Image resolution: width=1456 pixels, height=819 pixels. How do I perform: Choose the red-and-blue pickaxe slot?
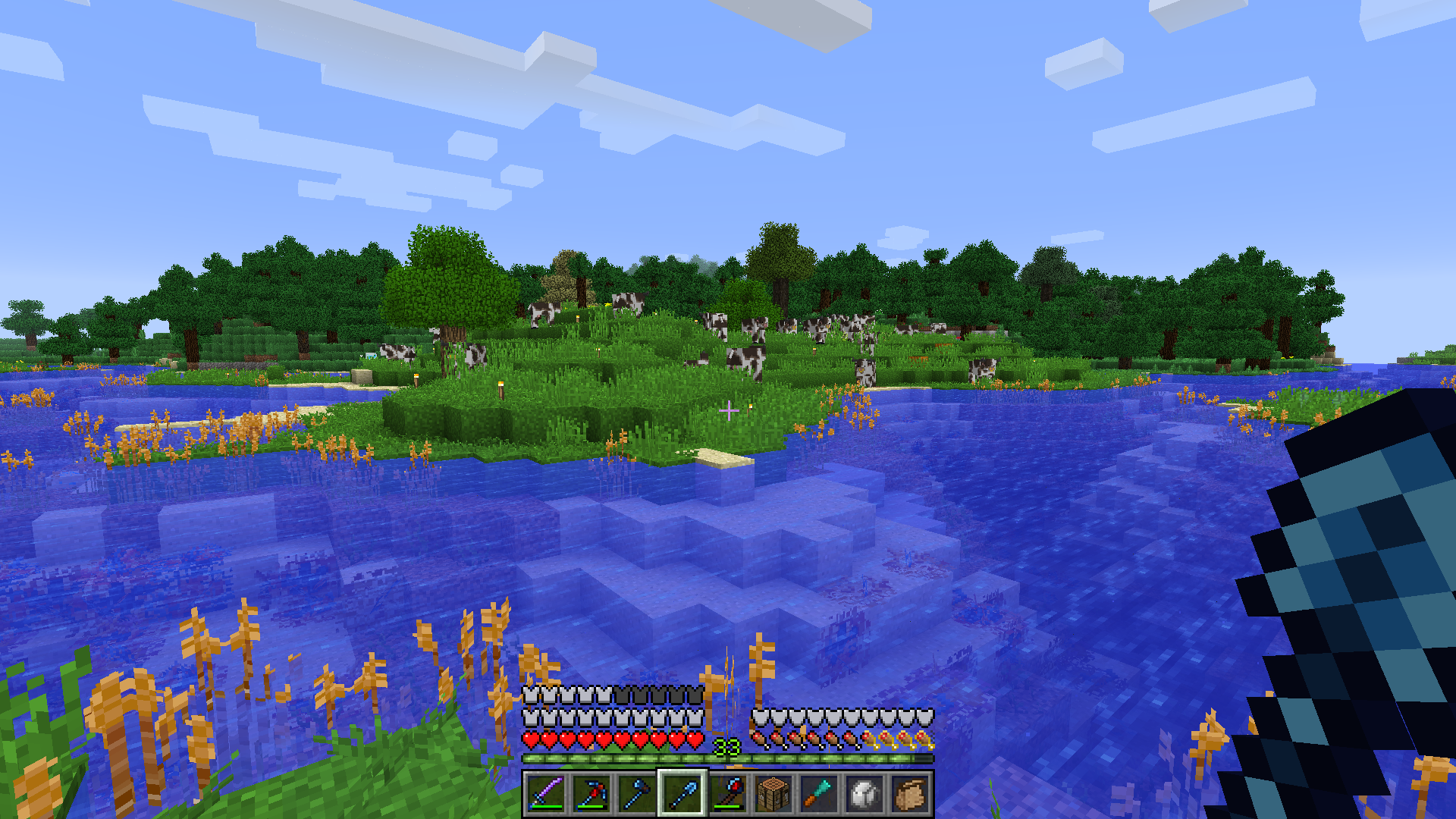pyautogui.click(x=591, y=794)
